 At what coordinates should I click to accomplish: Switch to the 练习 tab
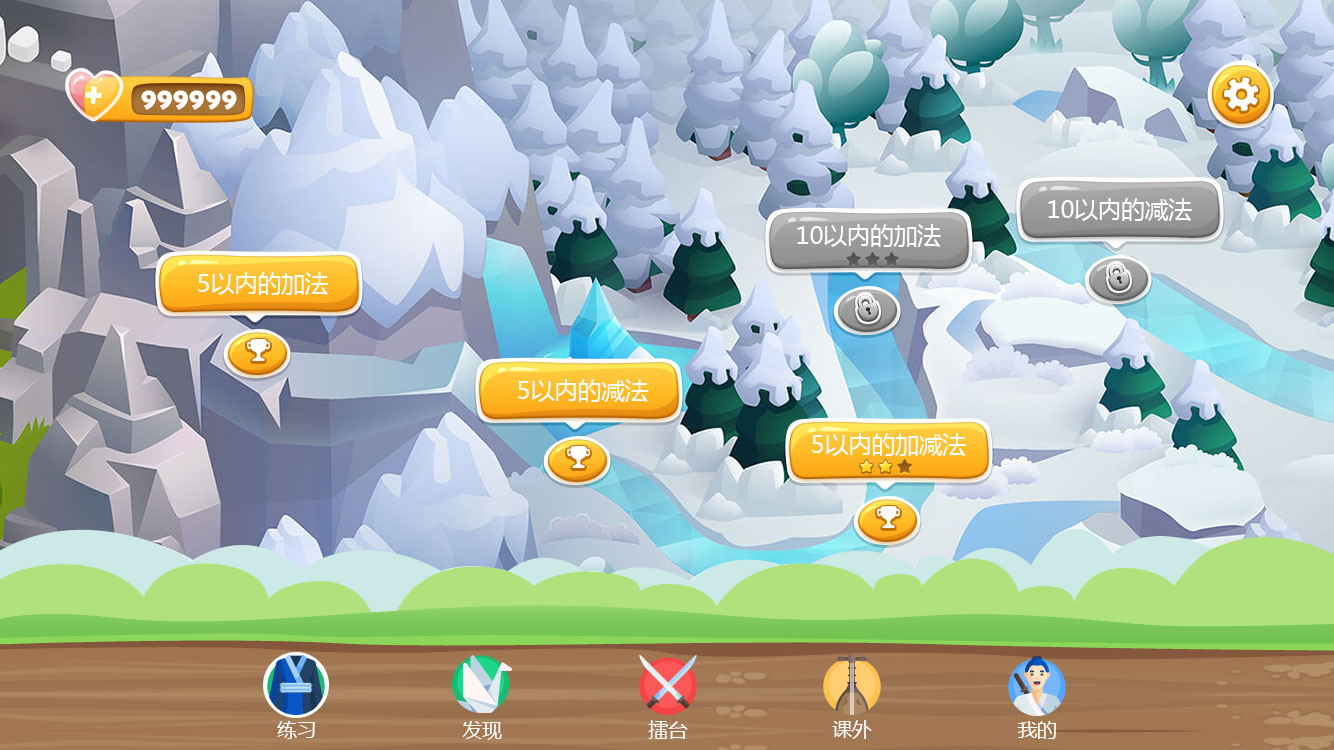[x=296, y=697]
